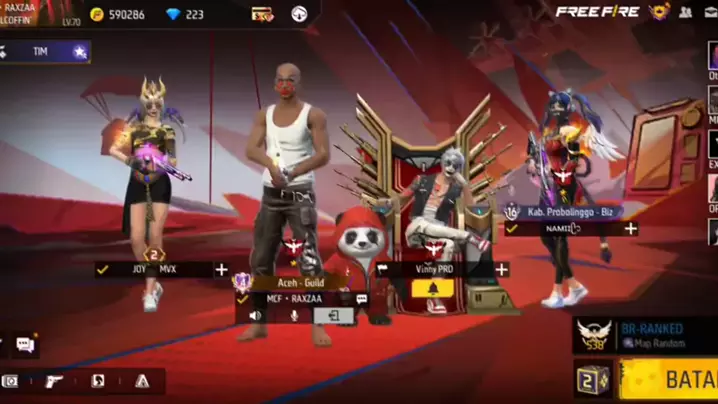Leave the squad with the exit button

tap(337, 316)
